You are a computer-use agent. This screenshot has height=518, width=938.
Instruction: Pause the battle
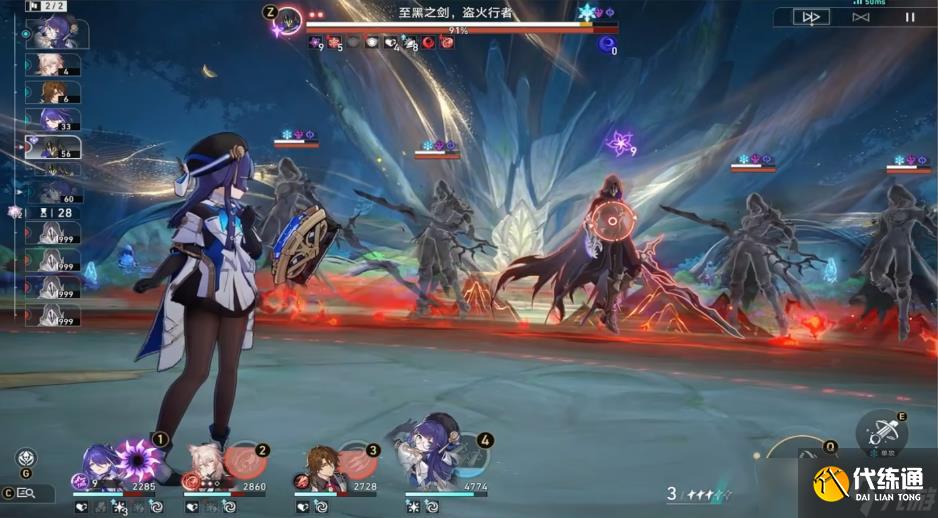click(910, 17)
